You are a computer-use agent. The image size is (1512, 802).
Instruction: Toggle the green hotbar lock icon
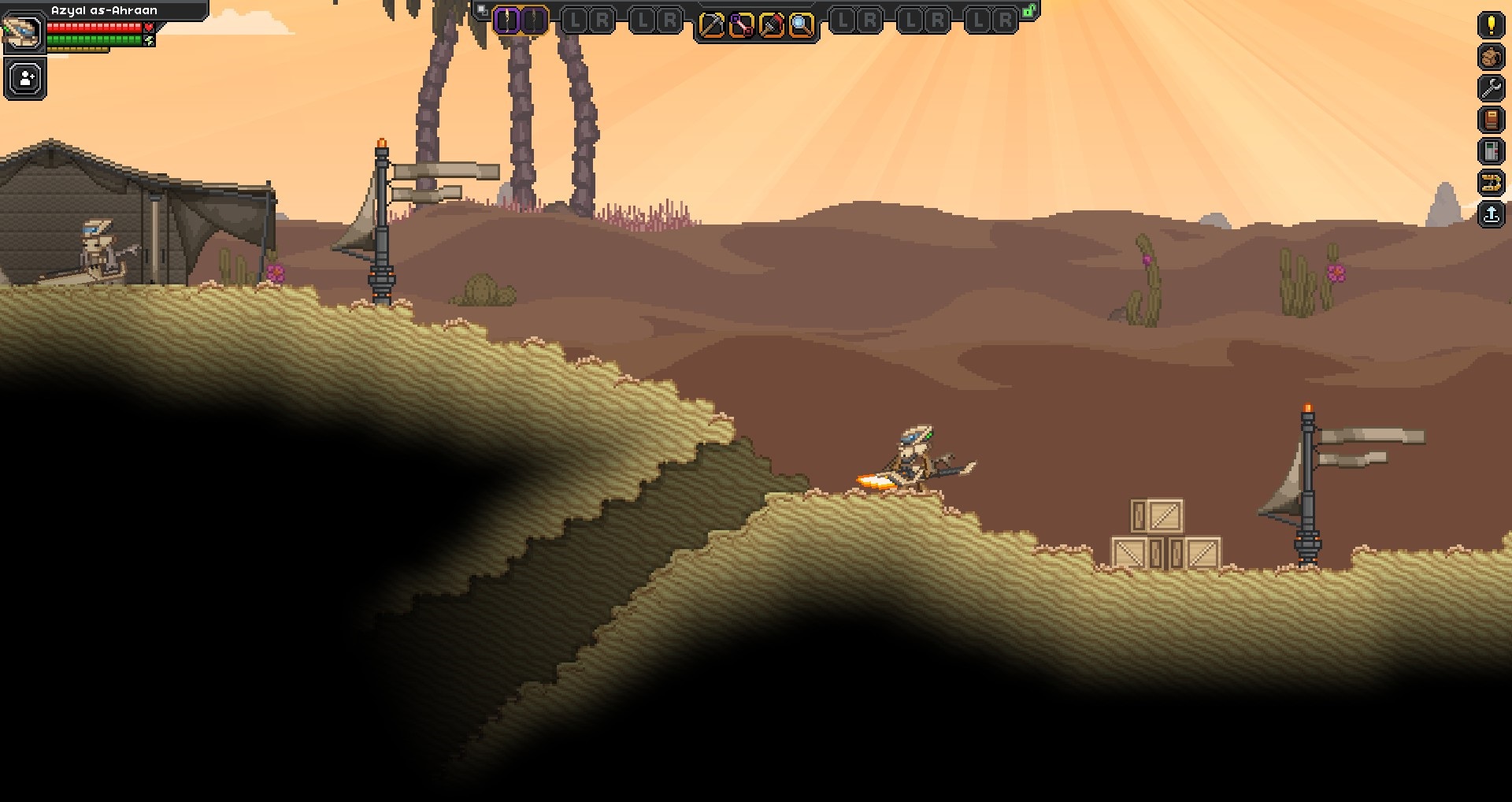1028,10
